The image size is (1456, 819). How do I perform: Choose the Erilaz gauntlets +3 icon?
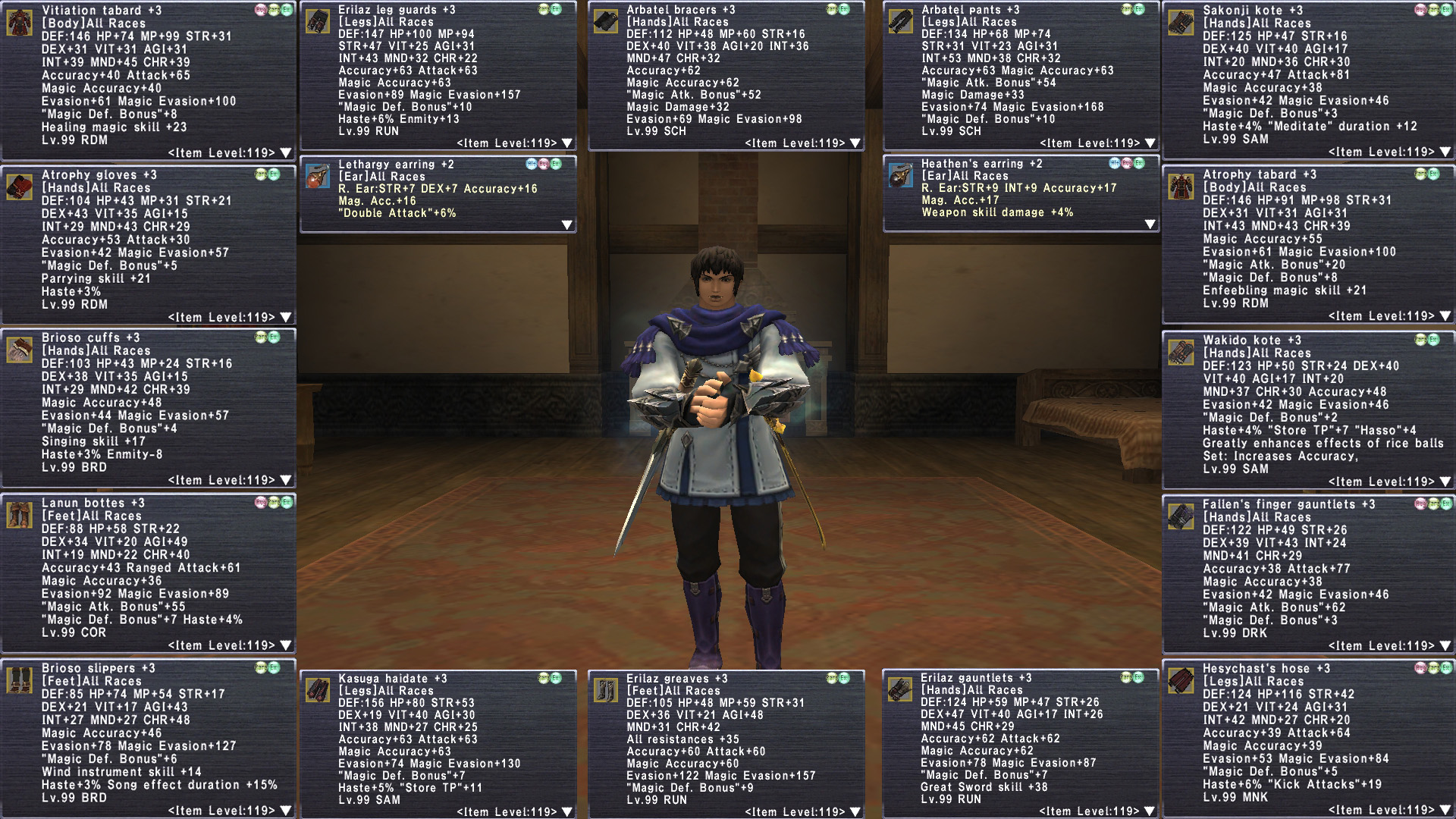click(x=900, y=689)
